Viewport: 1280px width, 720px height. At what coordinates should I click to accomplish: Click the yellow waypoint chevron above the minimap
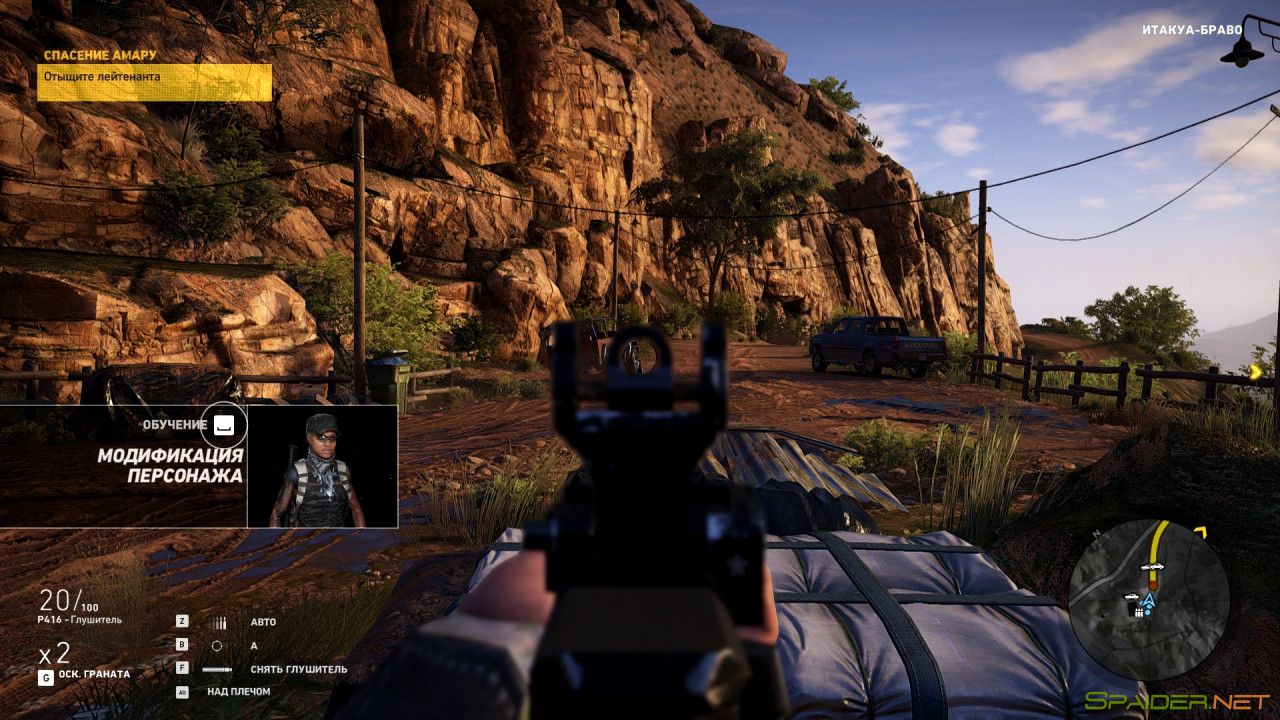point(1202,531)
